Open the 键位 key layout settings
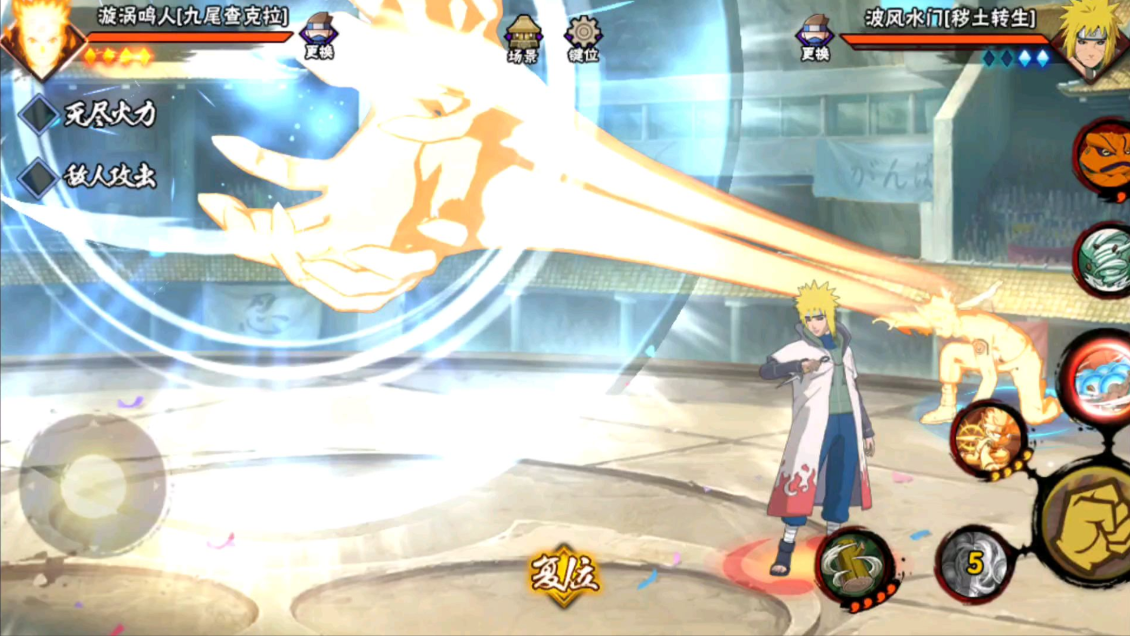This screenshot has height=636, width=1130. [x=583, y=38]
